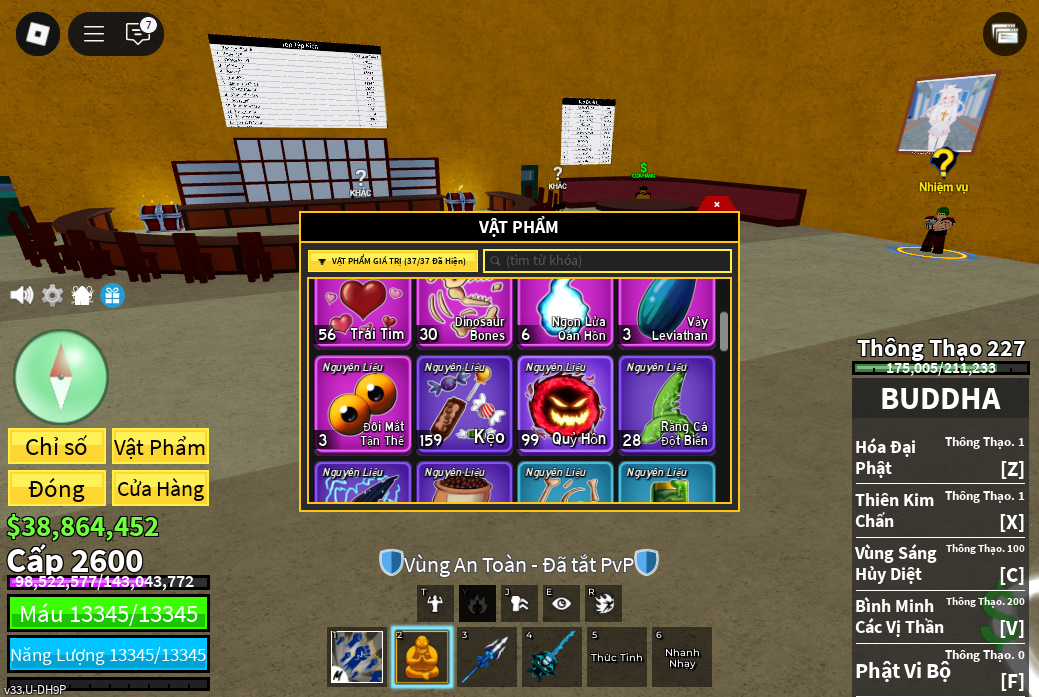Activate the eye ability icon
1039x697 pixels.
pos(561,603)
